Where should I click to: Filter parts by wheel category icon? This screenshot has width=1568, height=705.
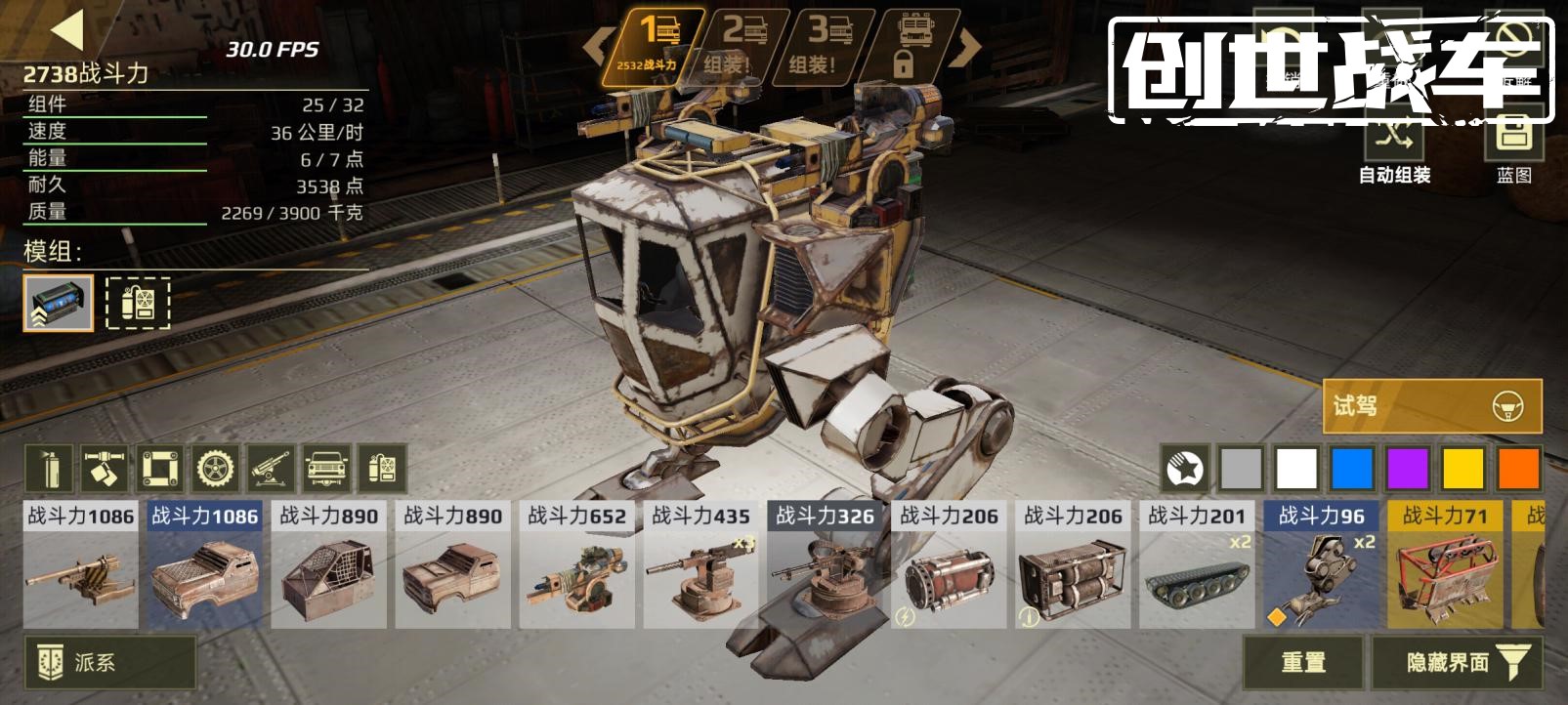coord(216,469)
